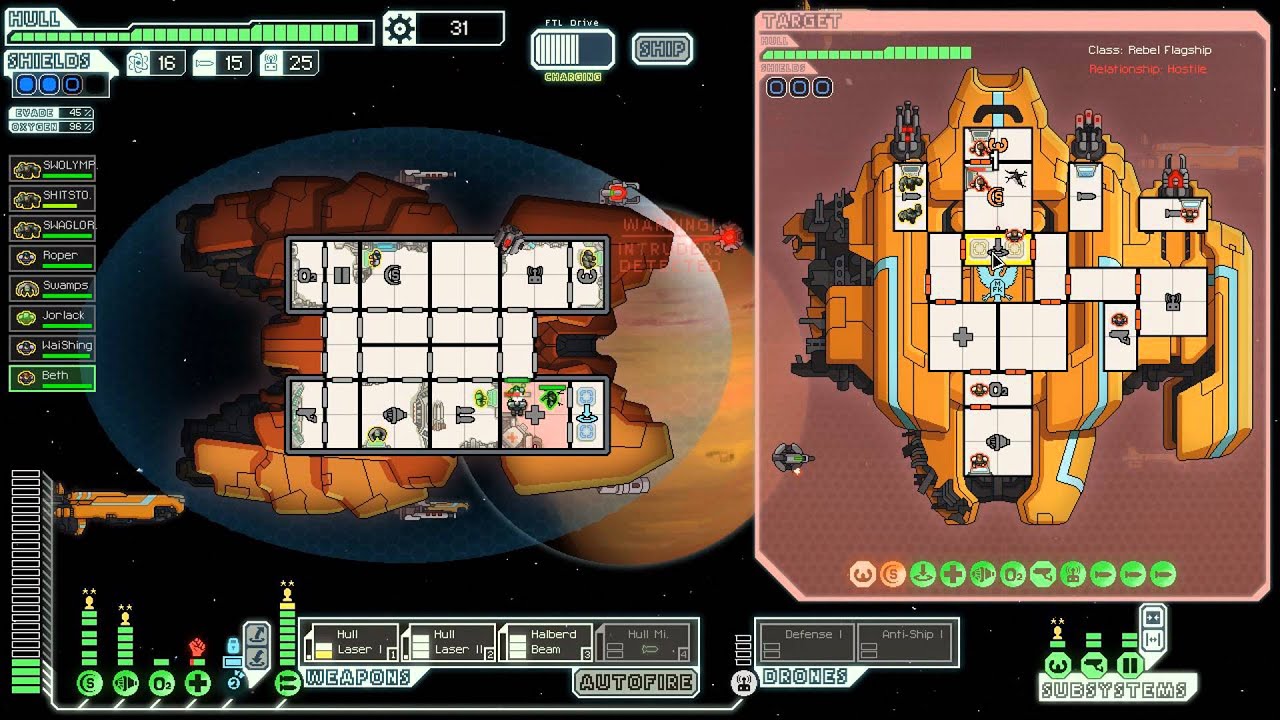Click the sensors camera subsystem icon
Image resolution: width=1280 pixels, height=720 pixels.
pos(1094,665)
